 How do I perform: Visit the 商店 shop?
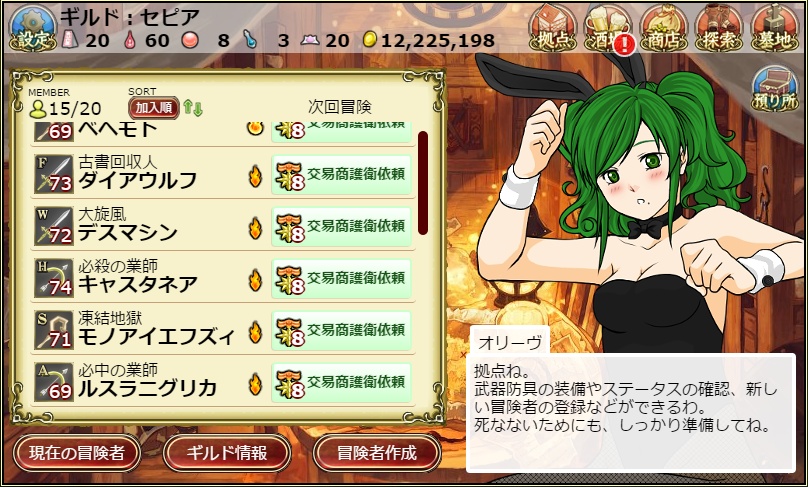[664, 29]
